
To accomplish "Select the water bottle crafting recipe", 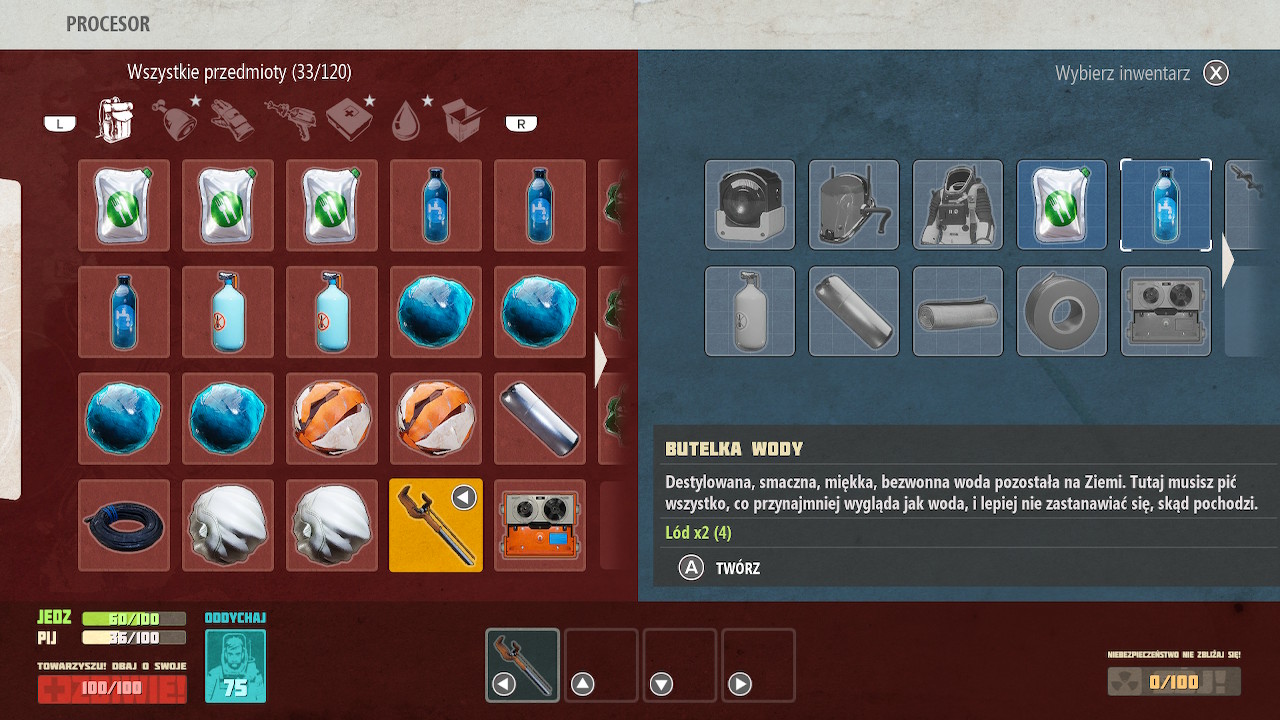I will tap(1166, 205).
